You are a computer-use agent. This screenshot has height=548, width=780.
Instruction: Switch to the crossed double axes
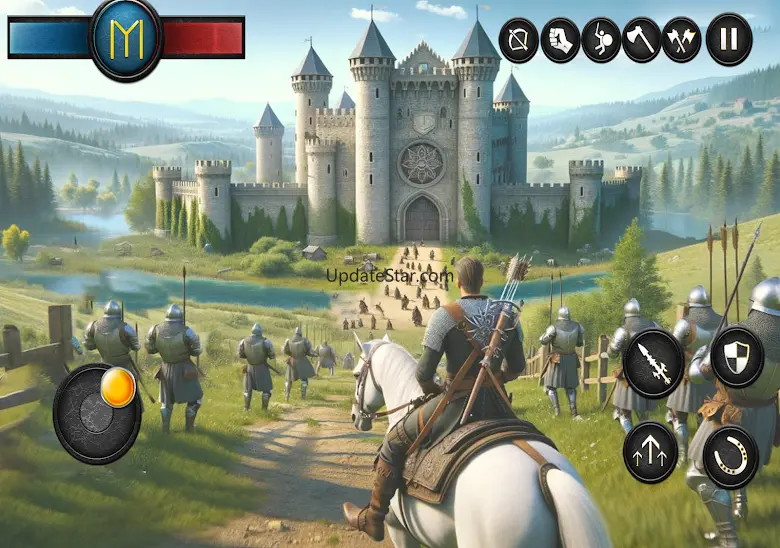pyautogui.click(x=682, y=41)
